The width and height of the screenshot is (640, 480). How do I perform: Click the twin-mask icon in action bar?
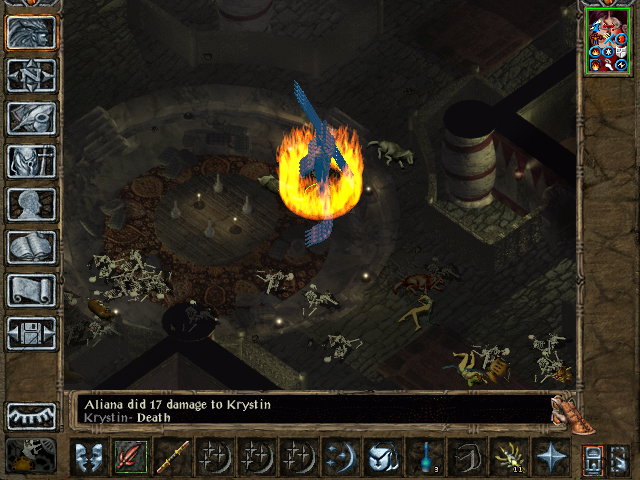88,457
